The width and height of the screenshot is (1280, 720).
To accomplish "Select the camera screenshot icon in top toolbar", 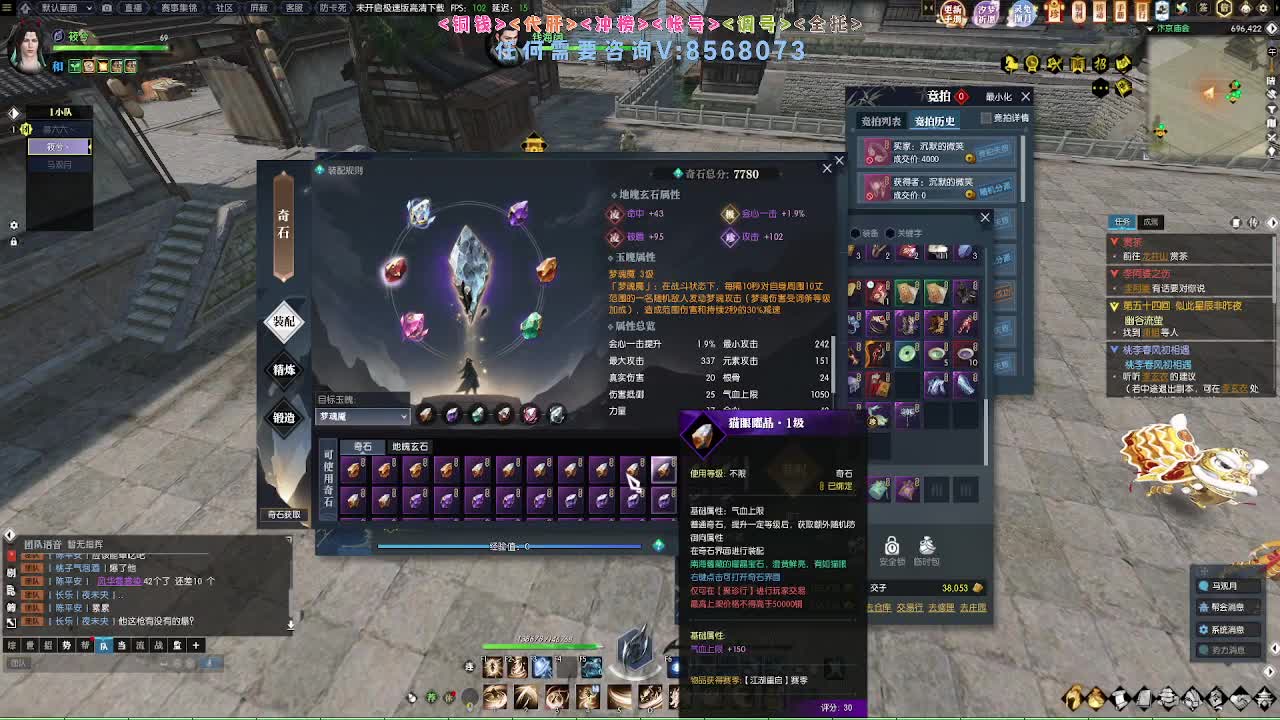I will [x=107, y=8].
